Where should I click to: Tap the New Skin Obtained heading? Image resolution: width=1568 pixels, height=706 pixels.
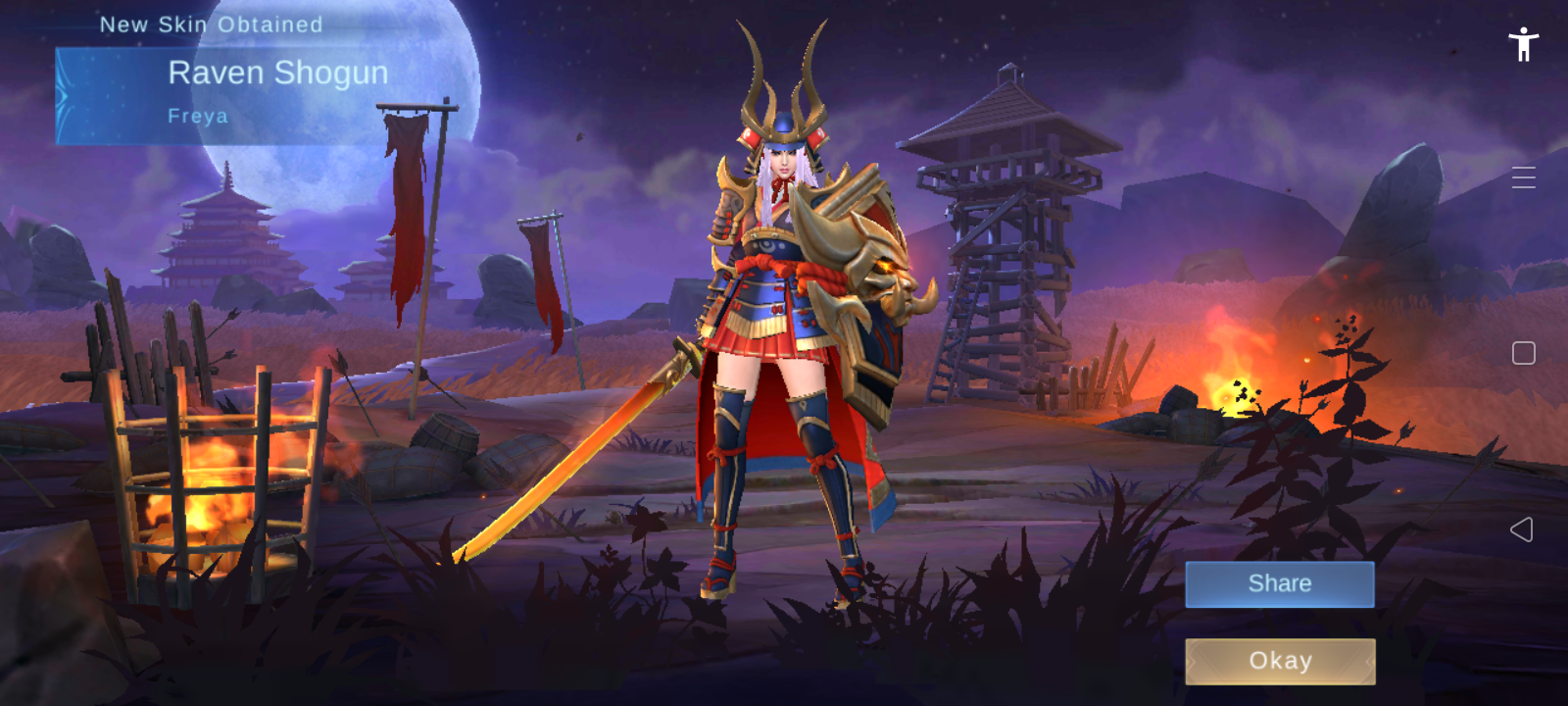point(211,24)
